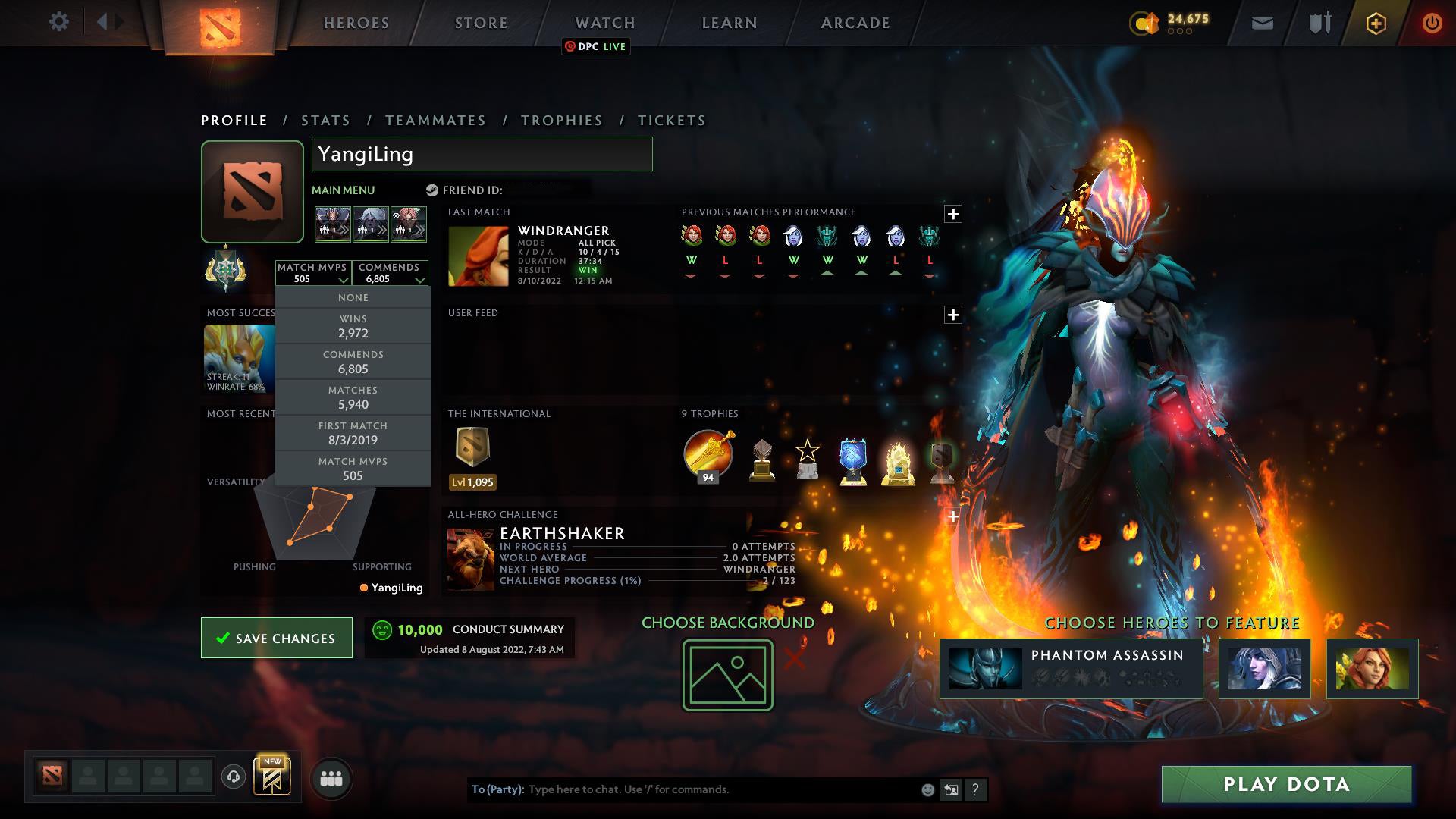Select Matches in the stat dropdown list

353,397
